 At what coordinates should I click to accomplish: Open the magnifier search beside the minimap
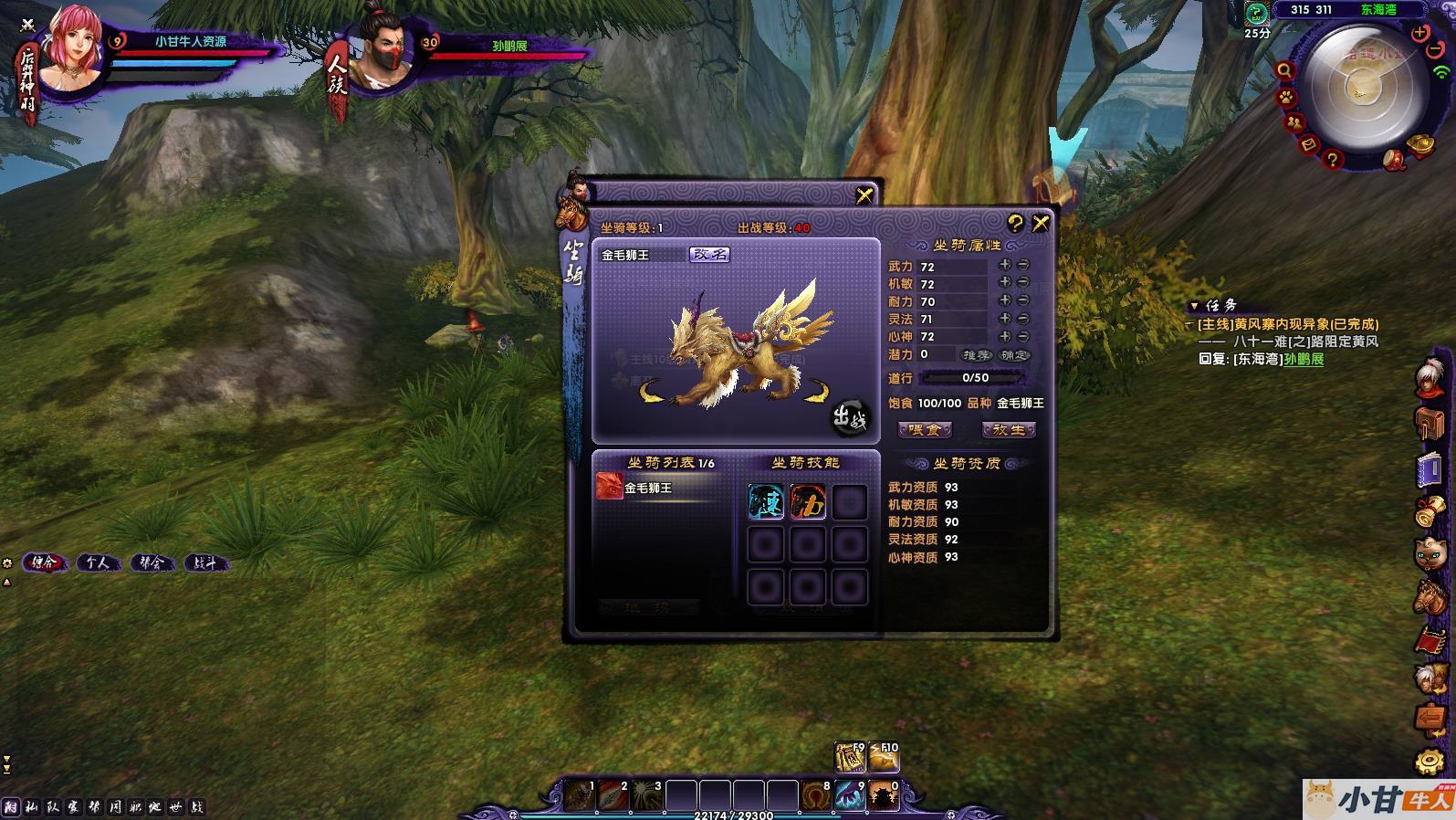point(1284,70)
